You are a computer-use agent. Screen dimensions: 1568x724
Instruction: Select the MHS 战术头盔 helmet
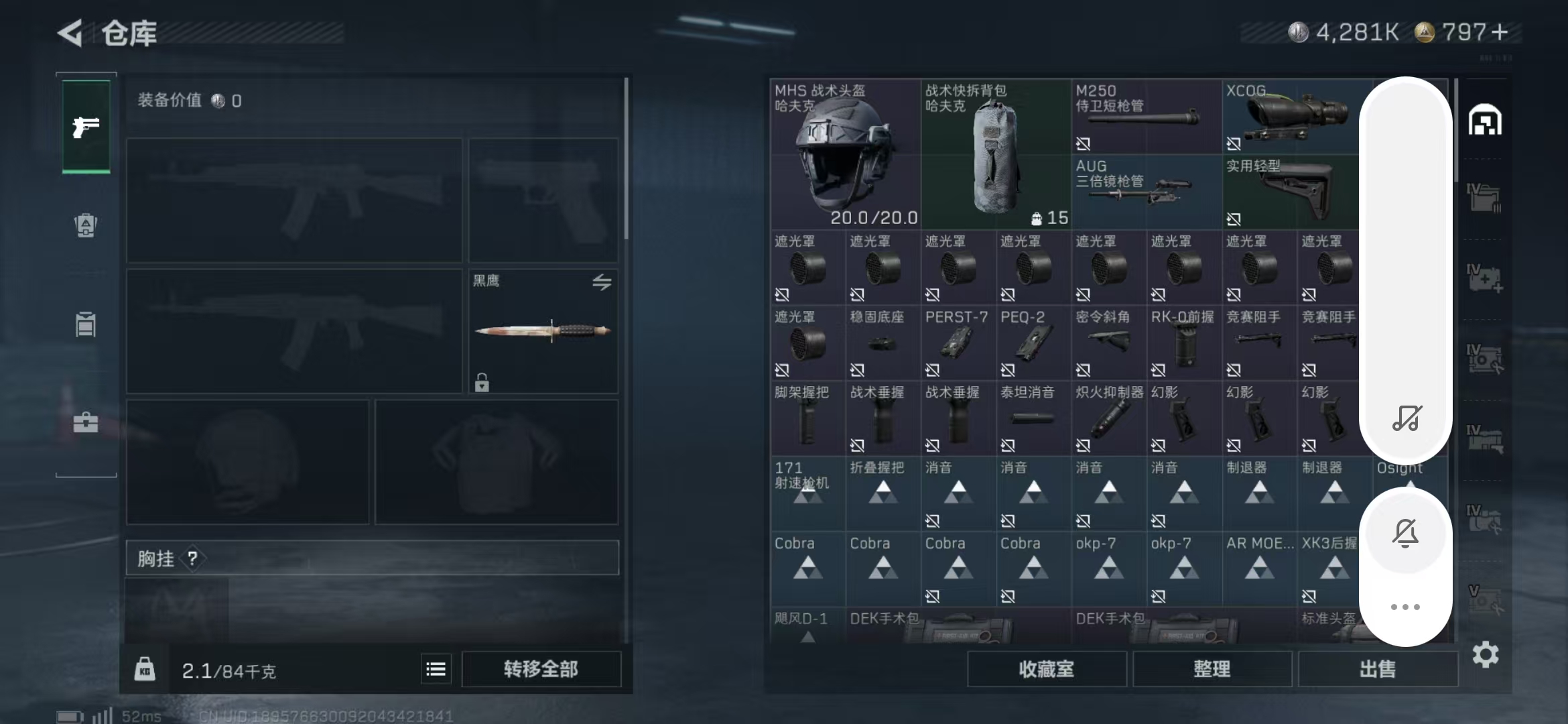tap(844, 154)
